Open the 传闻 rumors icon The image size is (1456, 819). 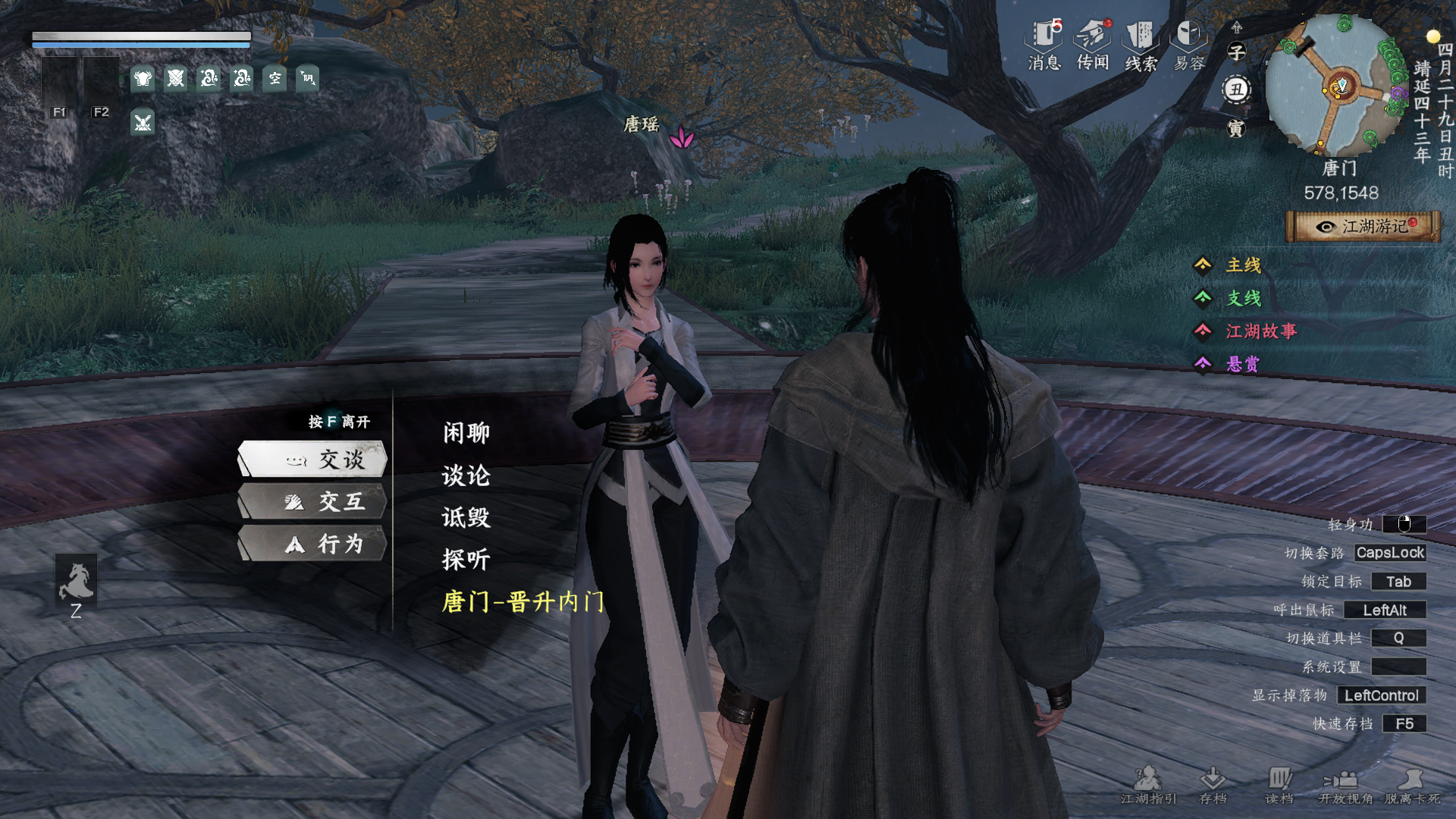click(1093, 45)
